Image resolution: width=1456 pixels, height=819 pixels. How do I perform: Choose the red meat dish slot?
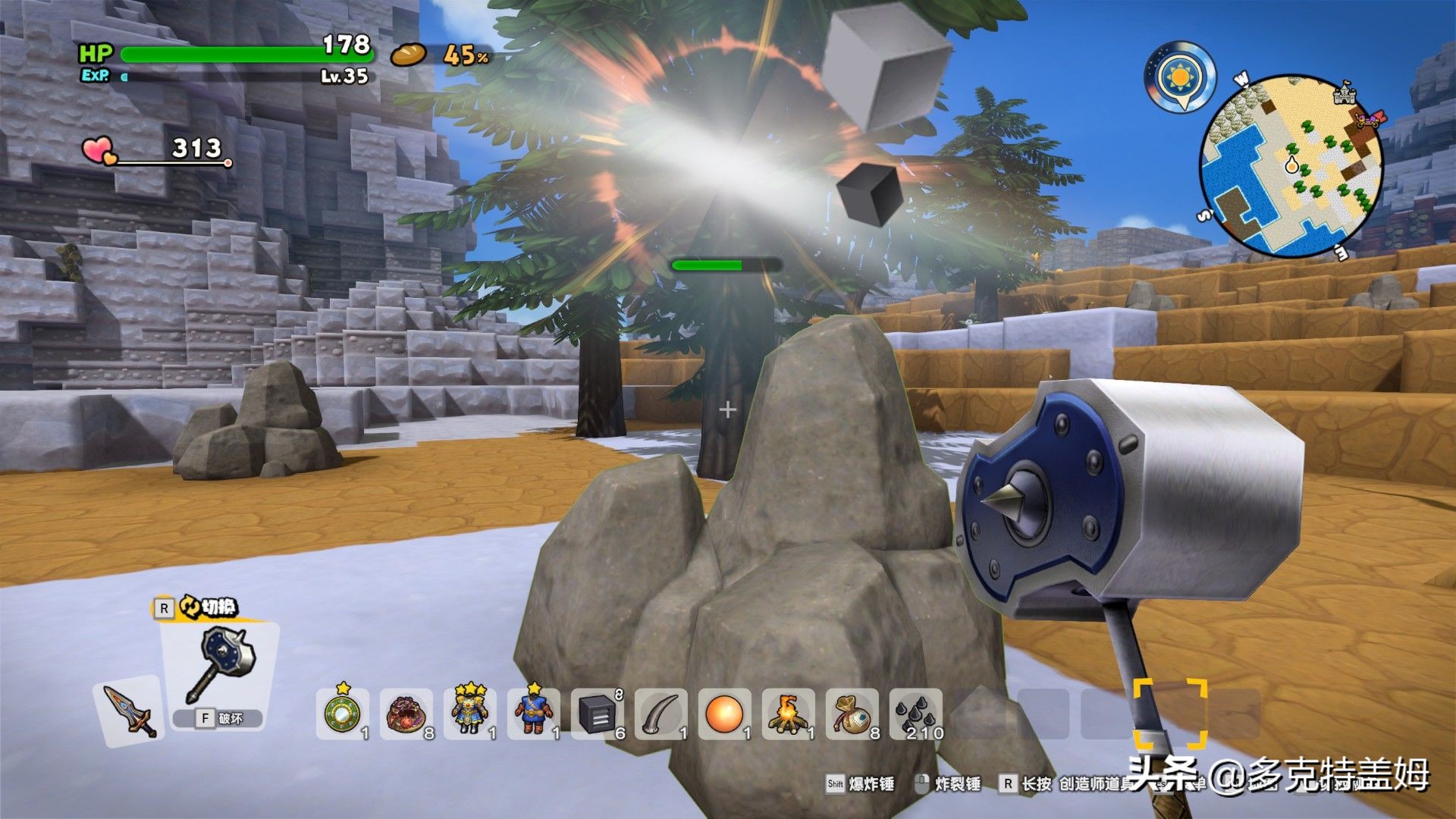click(x=405, y=714)
